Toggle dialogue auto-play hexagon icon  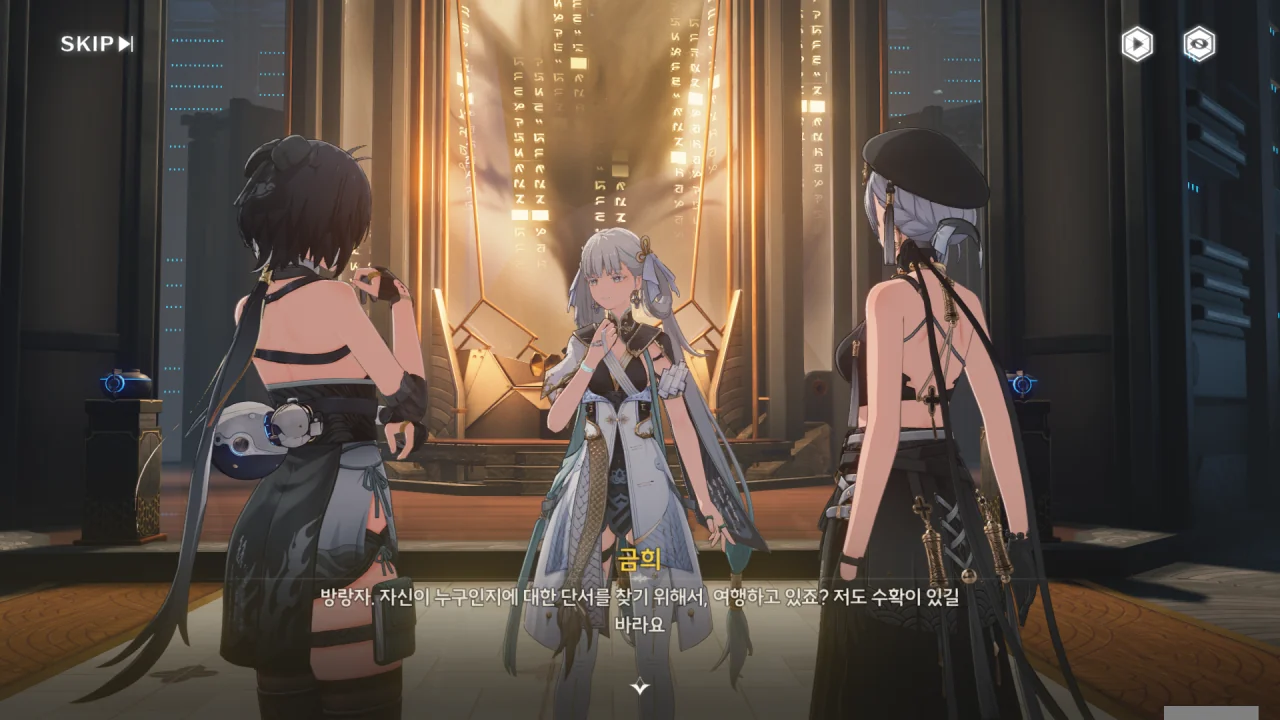[x=1137, y=44]
